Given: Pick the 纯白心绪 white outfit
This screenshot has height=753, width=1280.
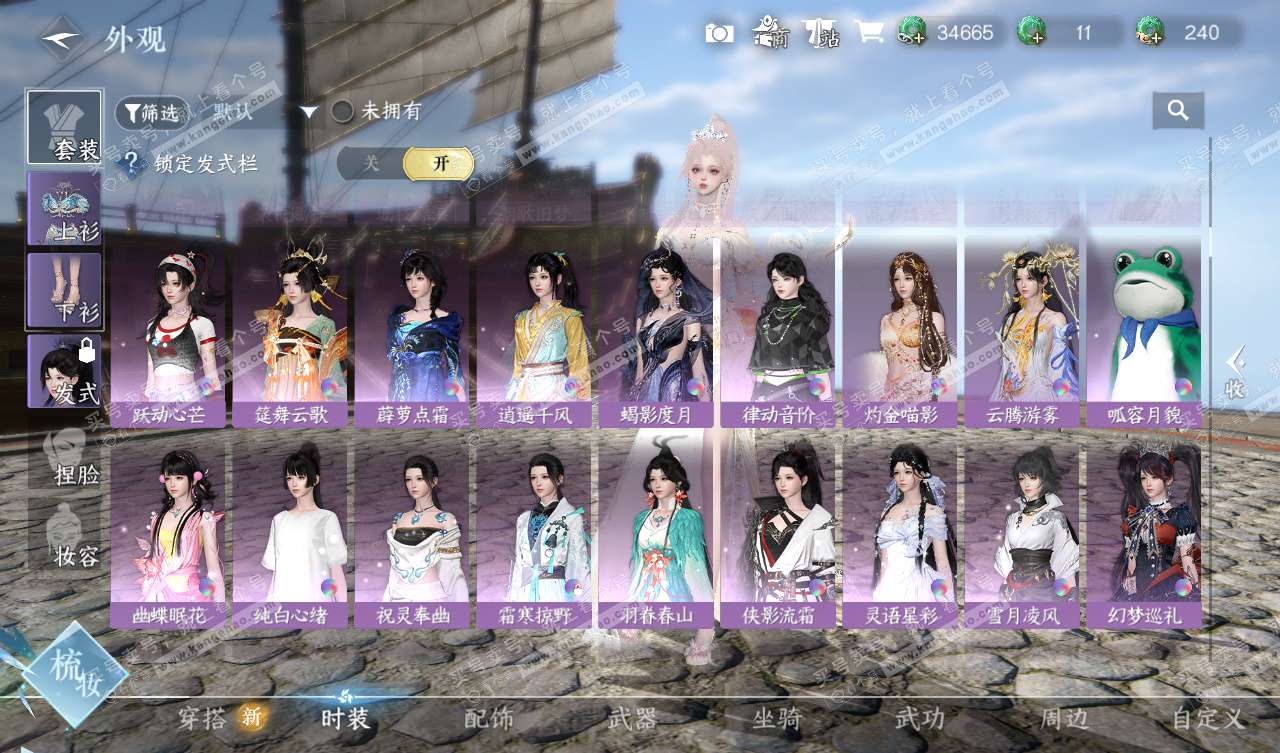Looking at the screenshot, I should (290, 538).
